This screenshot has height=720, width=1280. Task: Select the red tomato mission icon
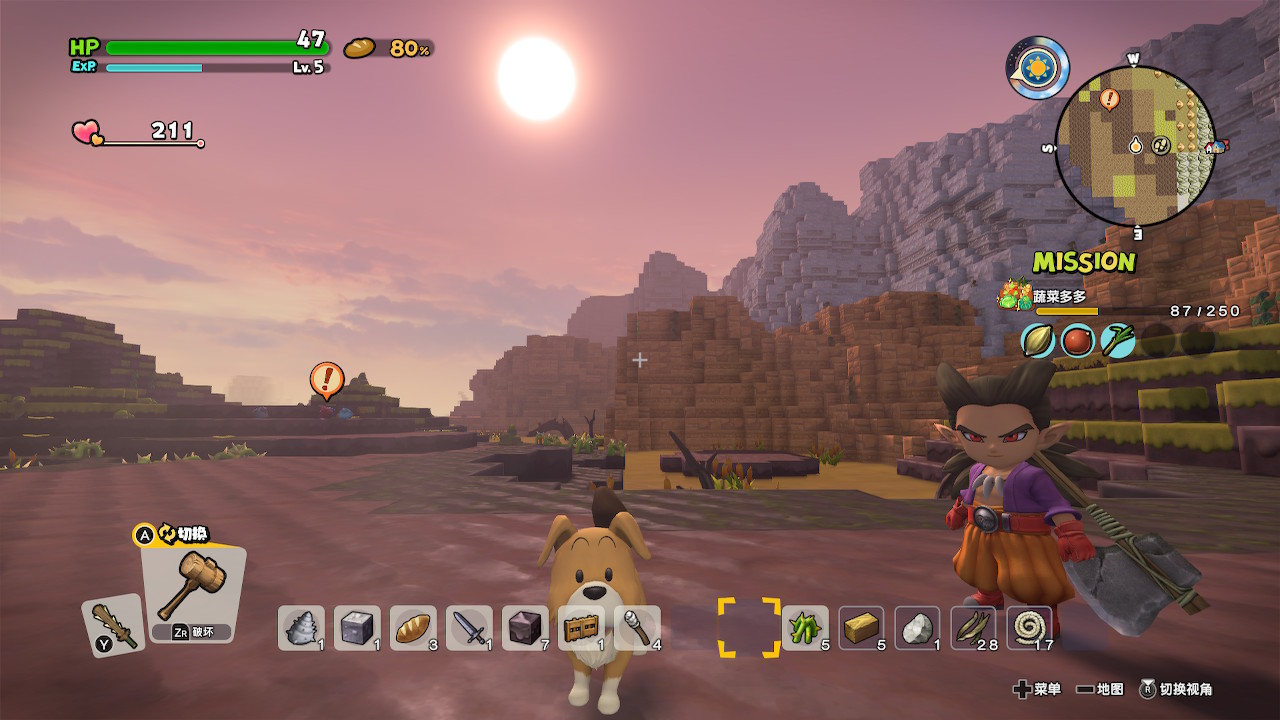(x=1078, y=341)
